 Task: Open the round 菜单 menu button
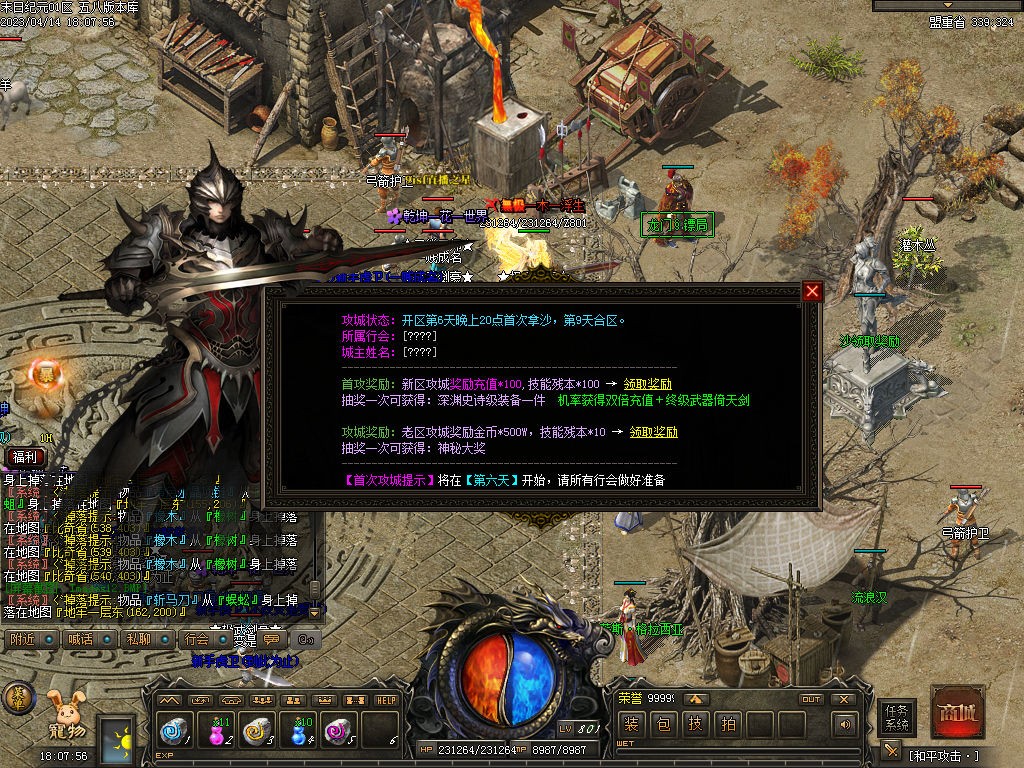pyautogui.click(x=17, y=698)
